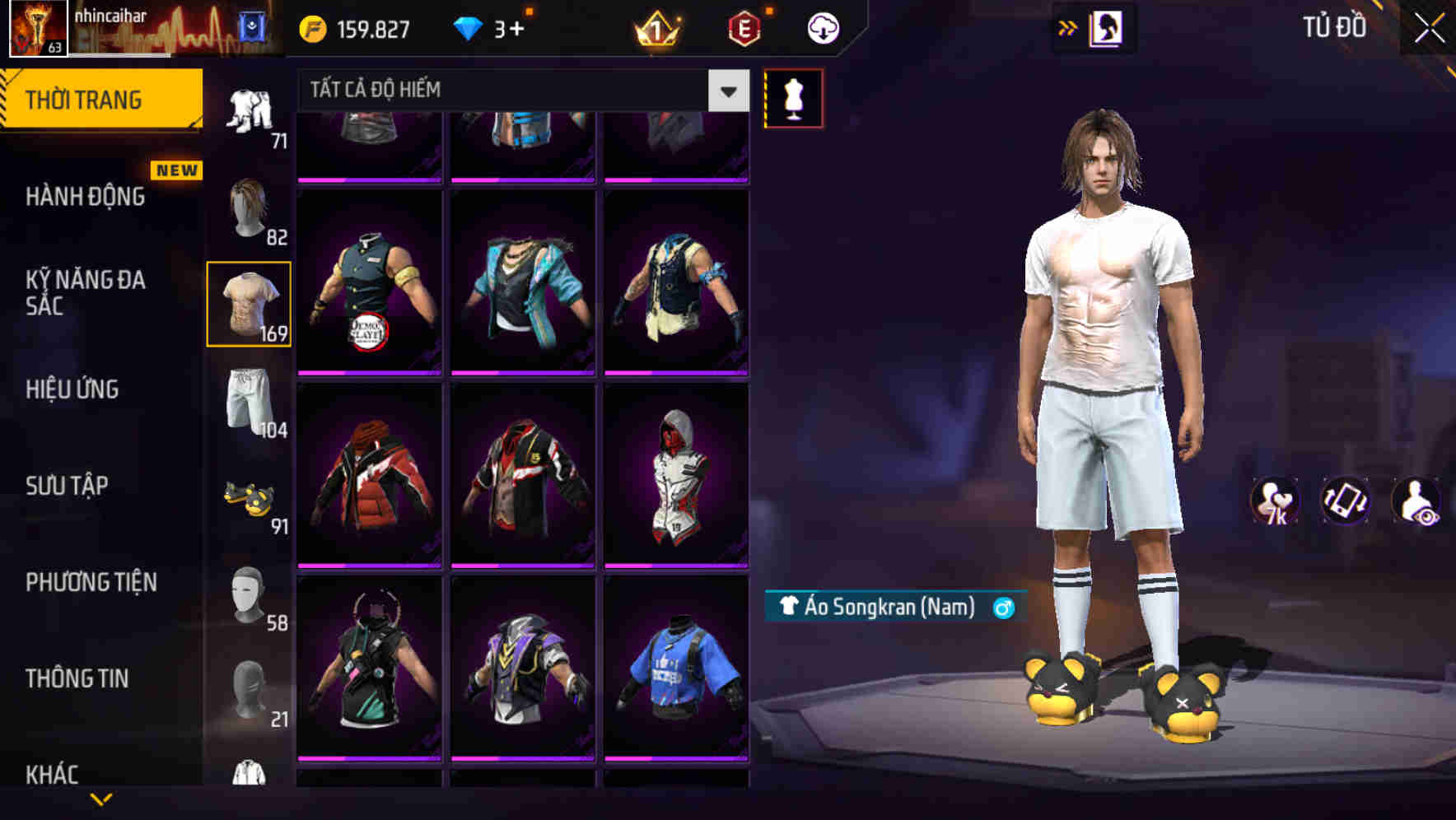Select the mannequin icon above the character

click(x=793, y=97)
